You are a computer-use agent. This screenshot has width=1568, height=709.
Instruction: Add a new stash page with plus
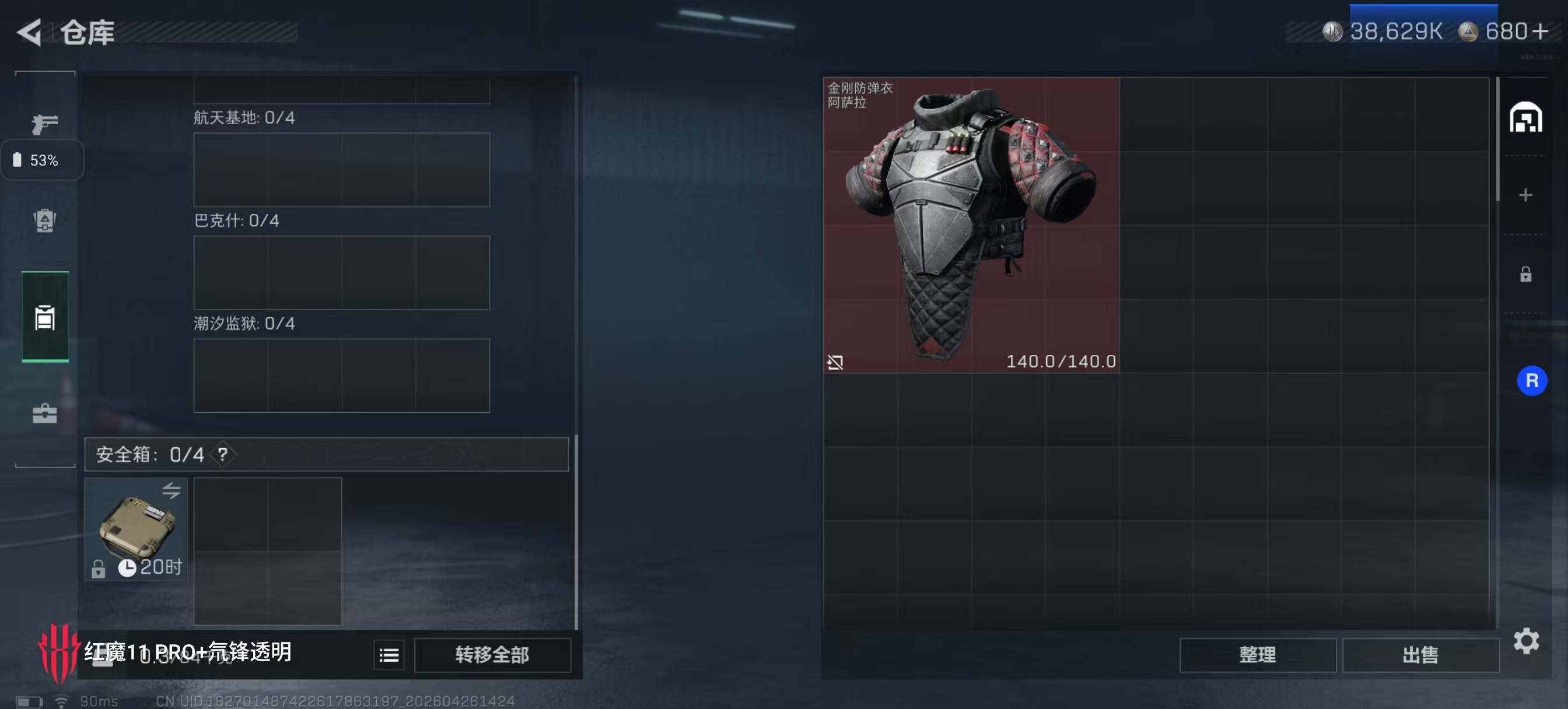pyautogui.click(x=1525, y=195)
